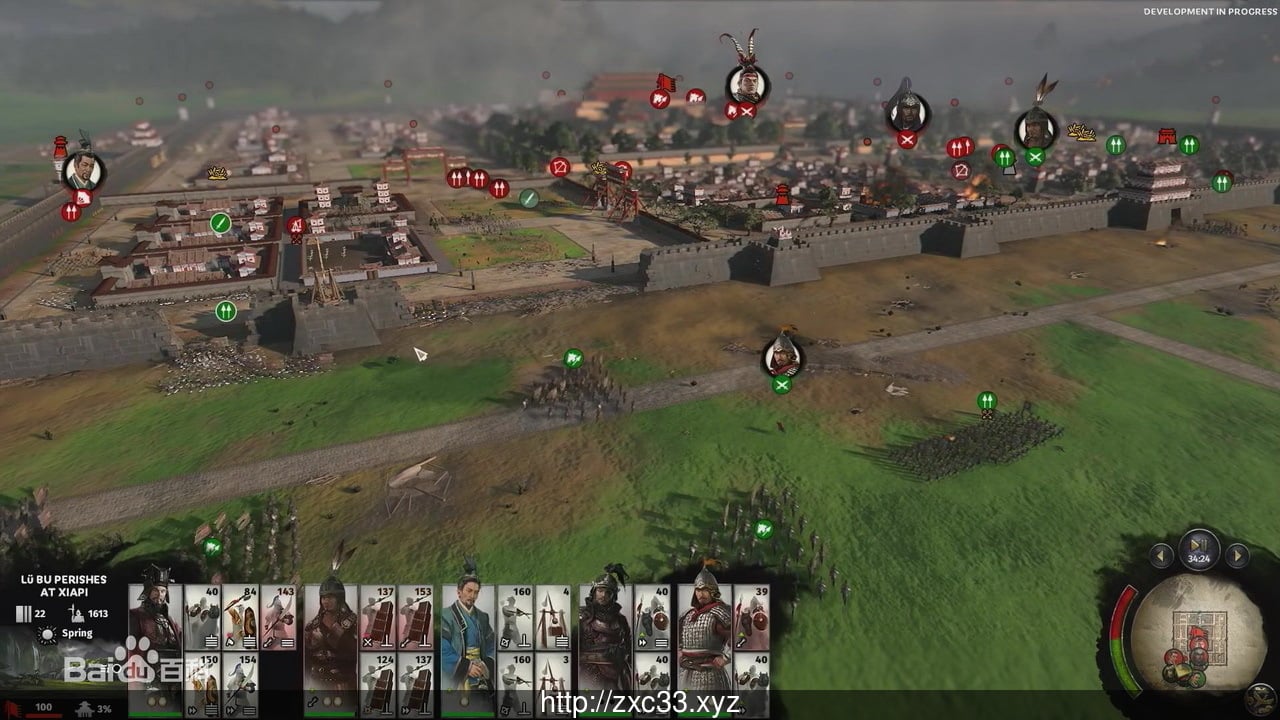
Task: Click the allied hero marker on the road
Action: 782,357
